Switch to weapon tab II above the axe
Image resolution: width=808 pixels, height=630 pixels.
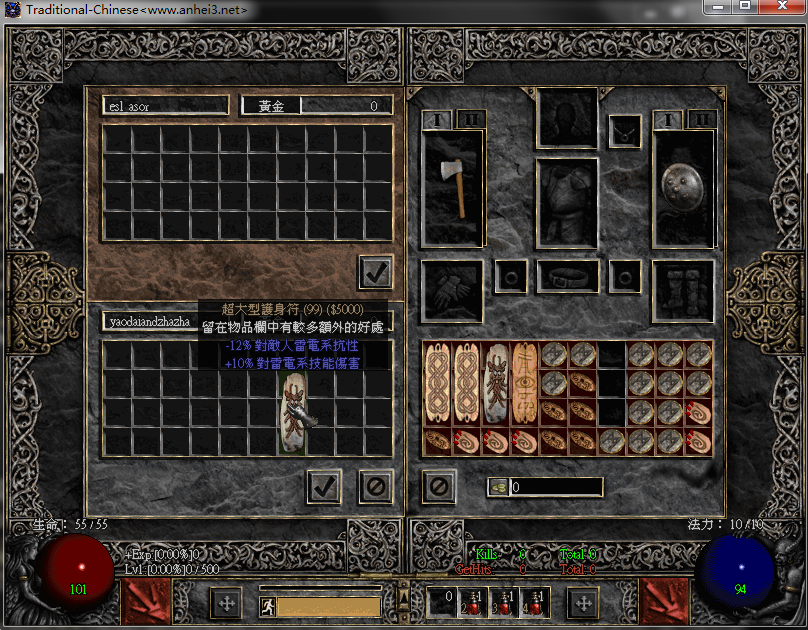click(x=470, y=119)
